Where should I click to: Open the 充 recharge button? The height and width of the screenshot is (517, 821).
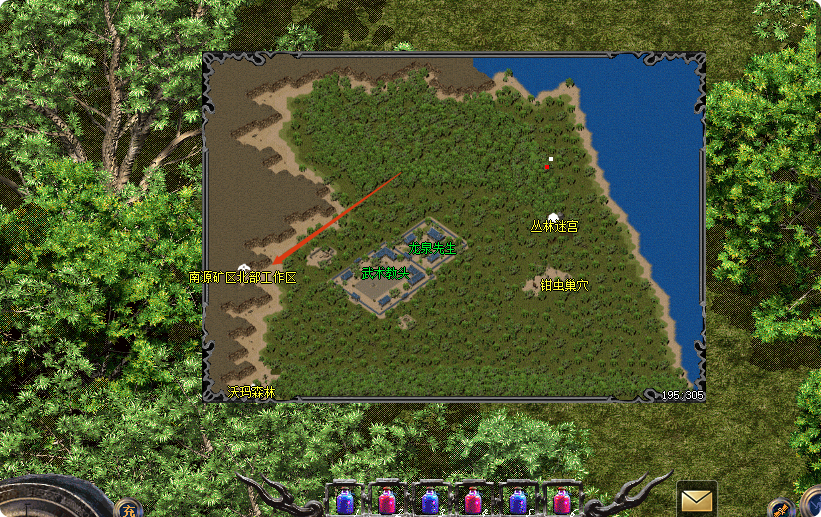coord(129,508)
